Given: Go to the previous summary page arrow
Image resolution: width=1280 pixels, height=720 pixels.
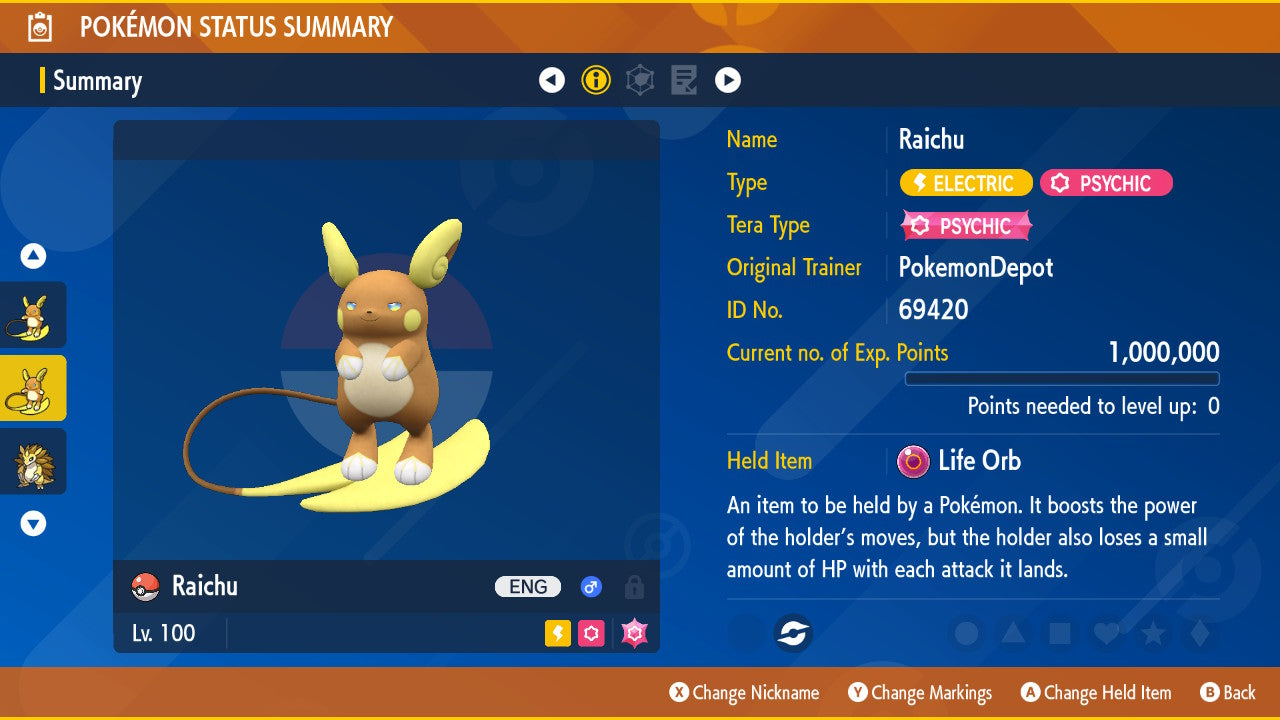Looking at the screenshot, I should (552, 80).
